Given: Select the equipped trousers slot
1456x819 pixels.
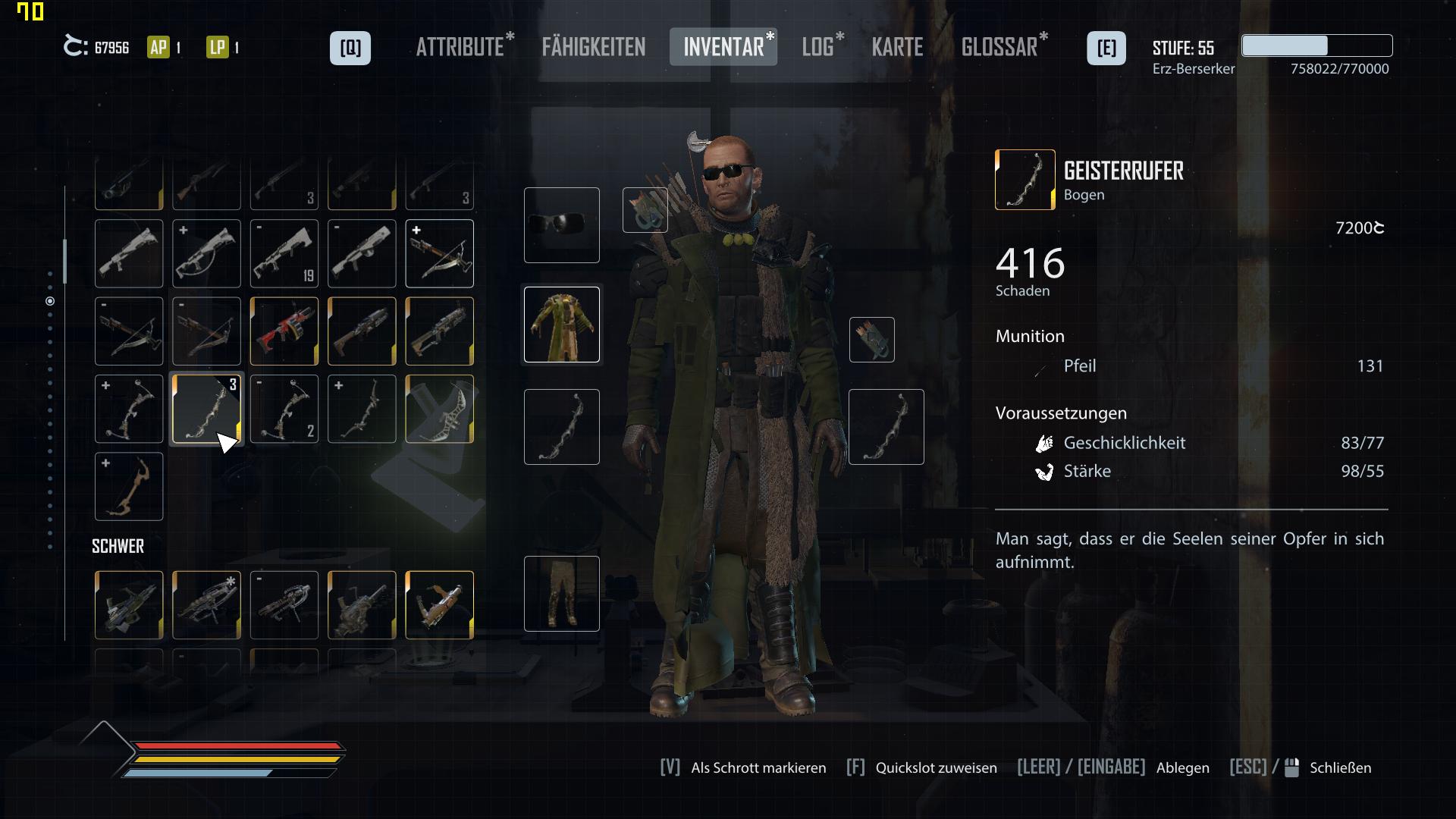Looking at the screenshot, I should tap(562, 594).
